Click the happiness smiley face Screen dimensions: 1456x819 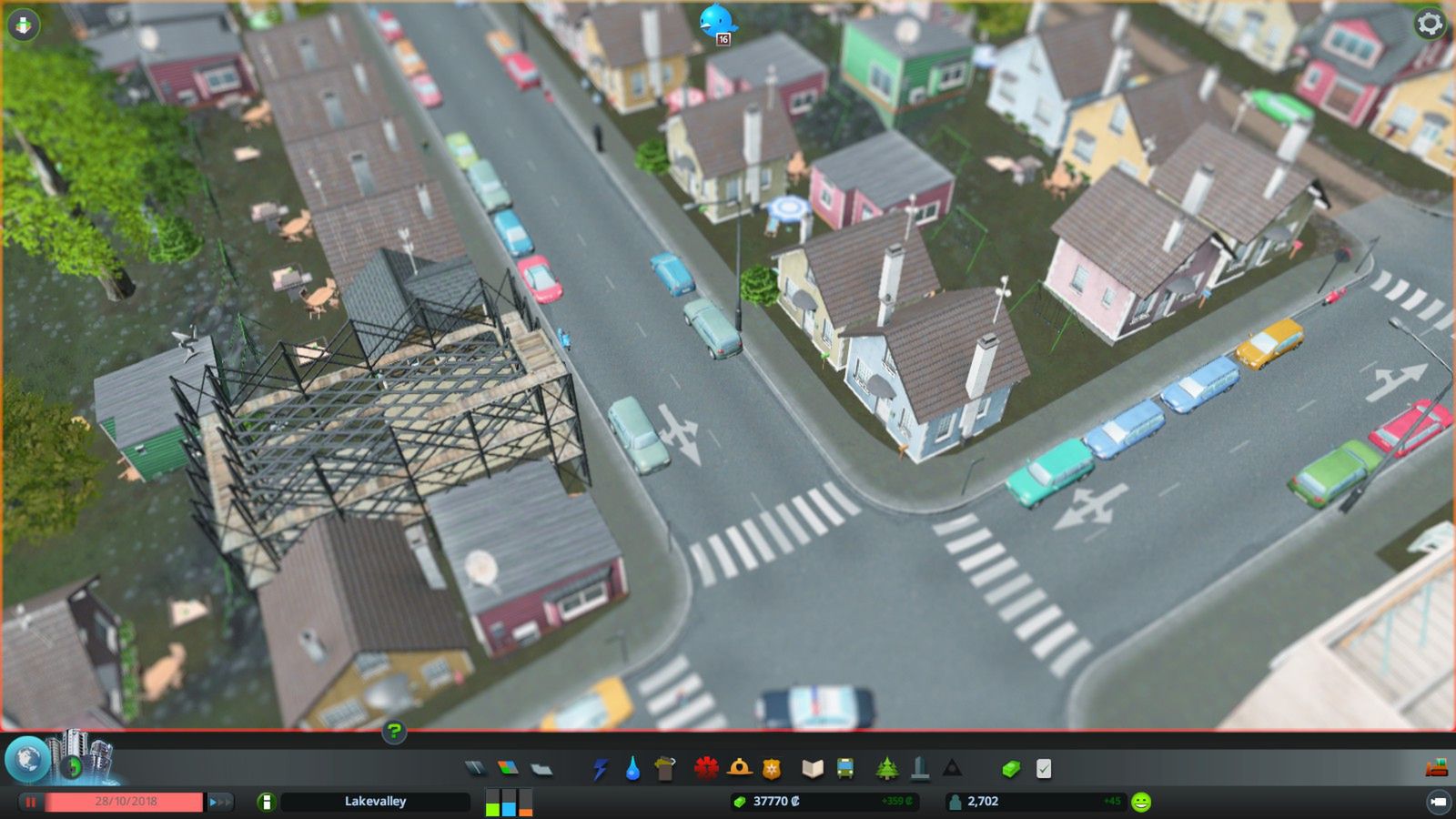tap(1141, 802)
